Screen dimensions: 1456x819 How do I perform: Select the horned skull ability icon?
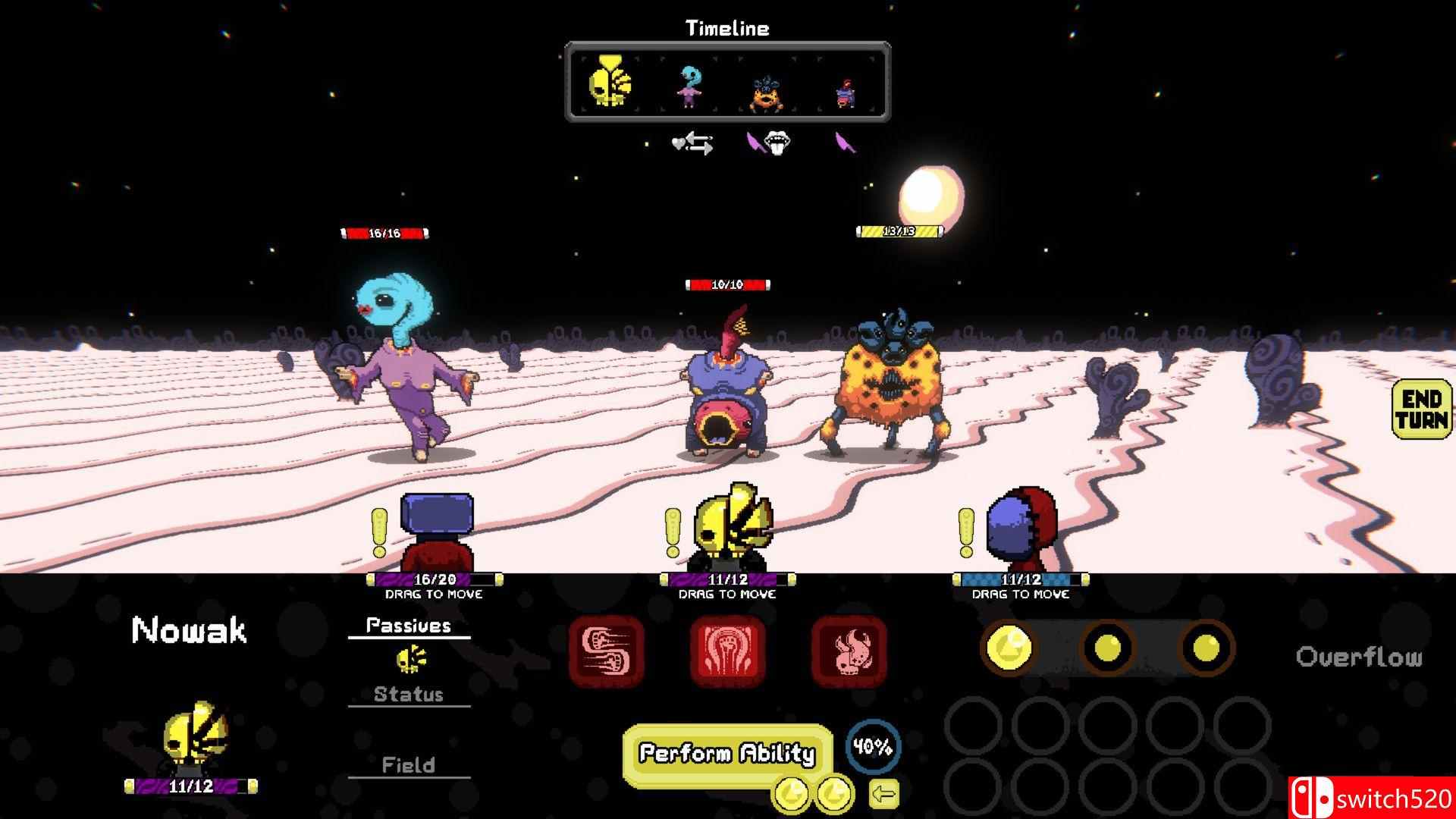point(849,654)
